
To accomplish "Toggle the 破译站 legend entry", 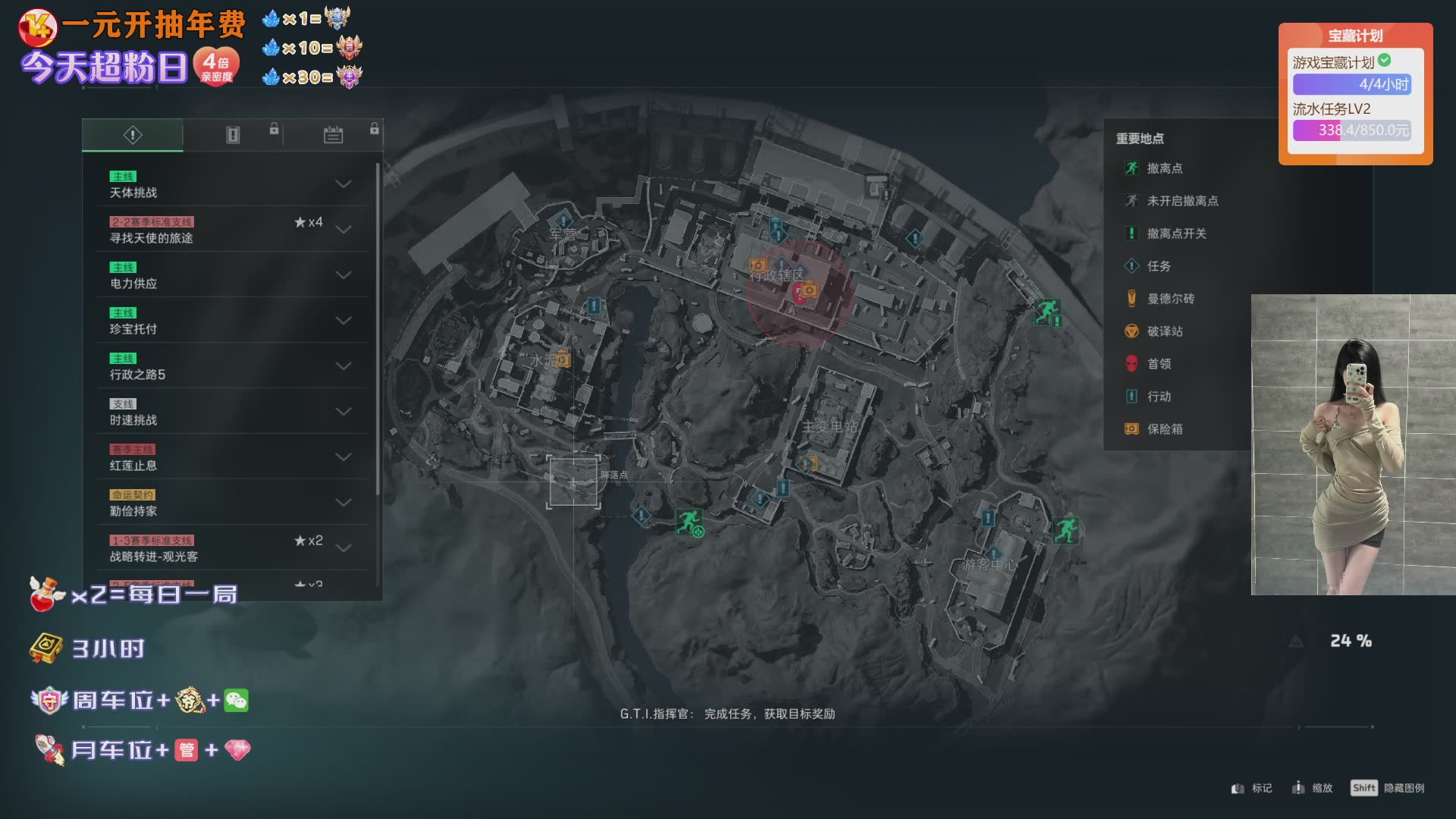I will [x=1164, y=331].
